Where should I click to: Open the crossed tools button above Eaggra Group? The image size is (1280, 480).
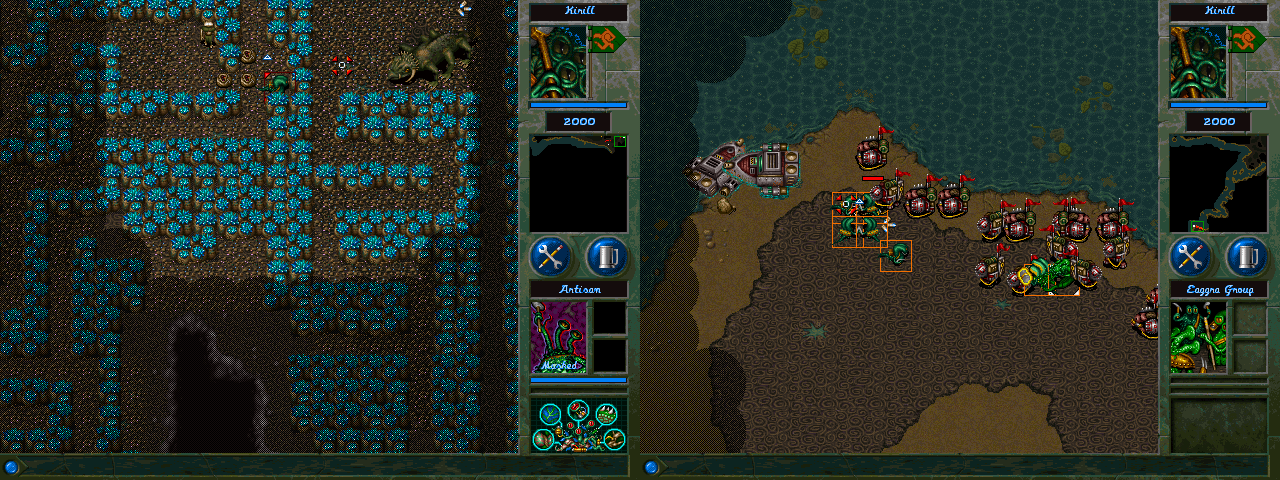pyautogui.click(x=1189, y=257)
